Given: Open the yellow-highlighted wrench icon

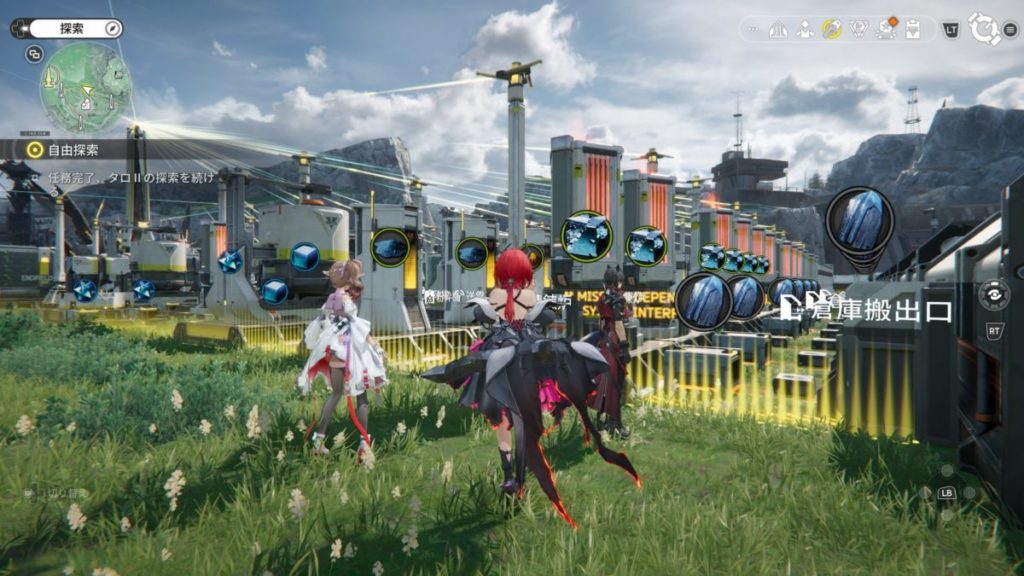Looking at the screenshot, I should [832, 29].
